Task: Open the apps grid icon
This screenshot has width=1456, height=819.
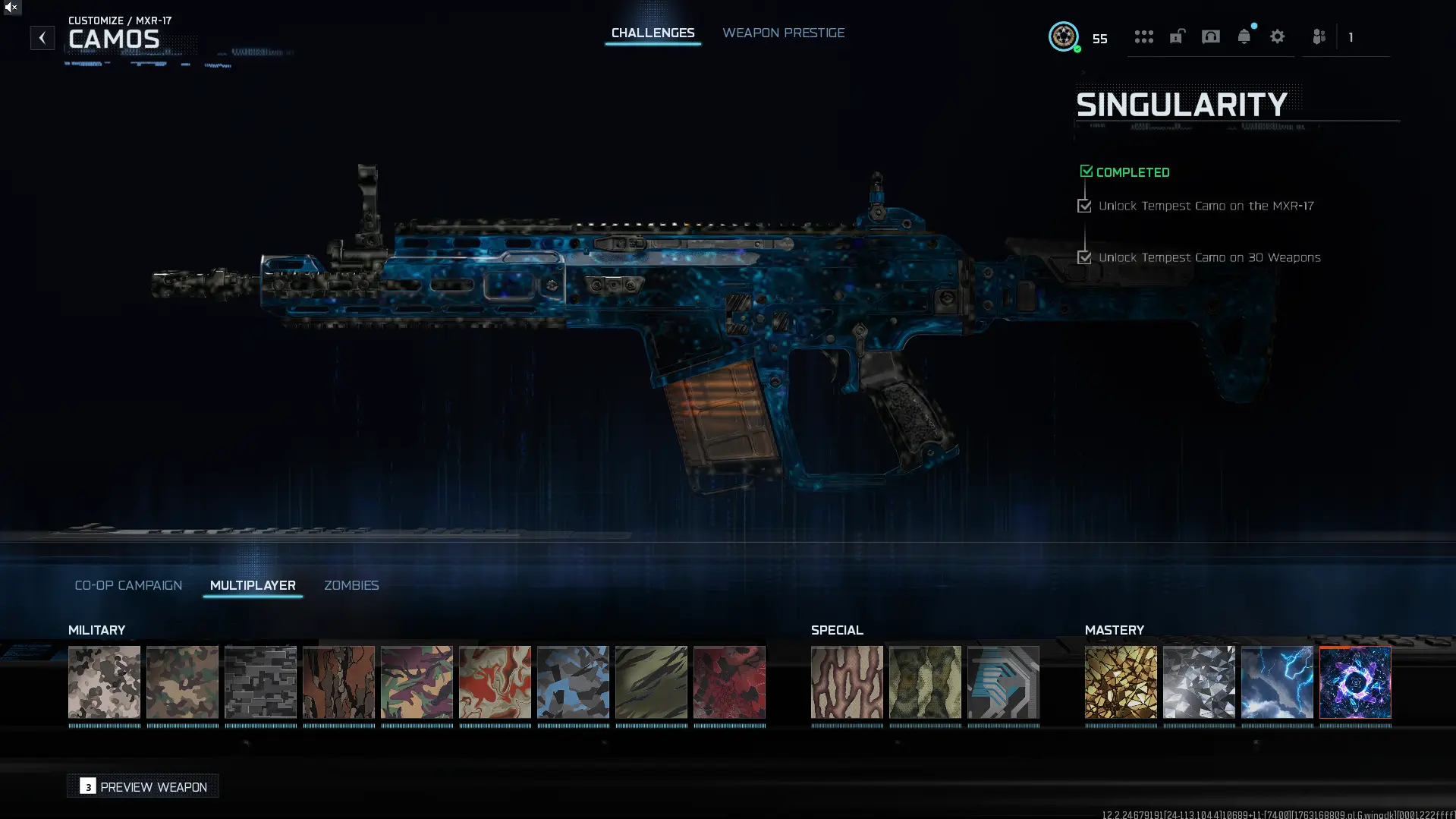Action: [x=1144, y=36]
